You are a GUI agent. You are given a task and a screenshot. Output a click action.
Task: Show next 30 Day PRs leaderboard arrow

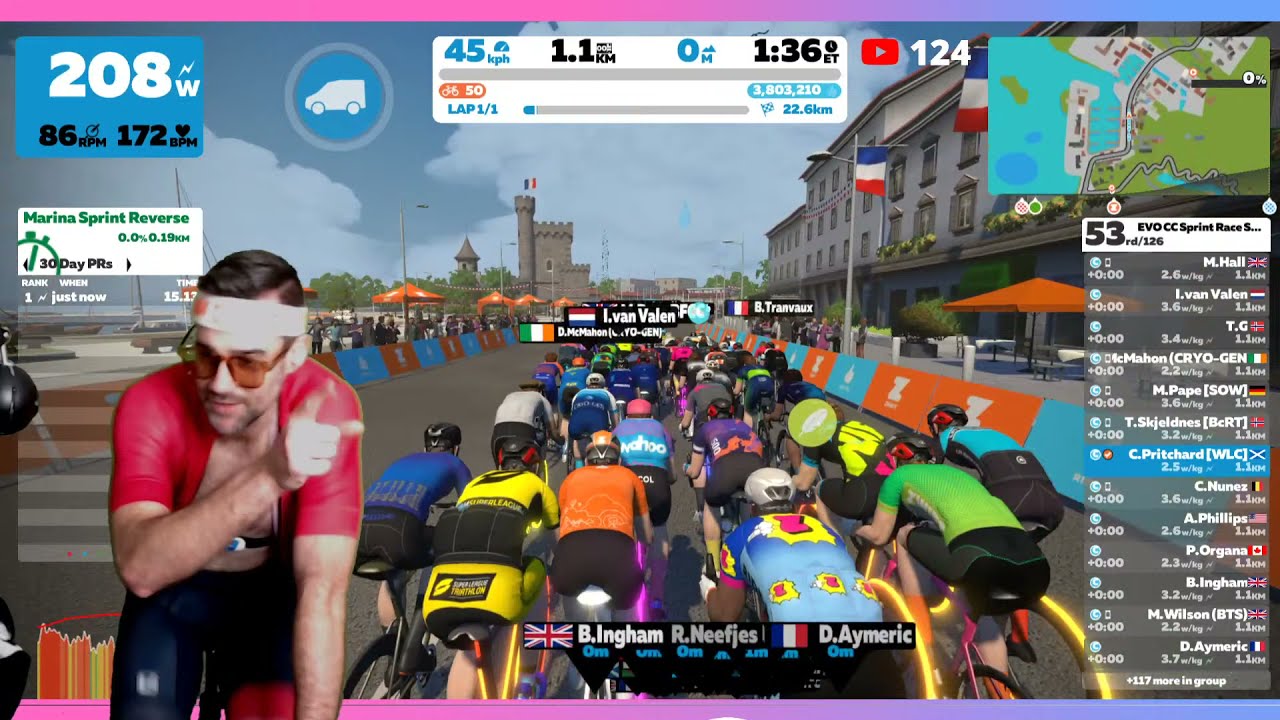(128, 265)
